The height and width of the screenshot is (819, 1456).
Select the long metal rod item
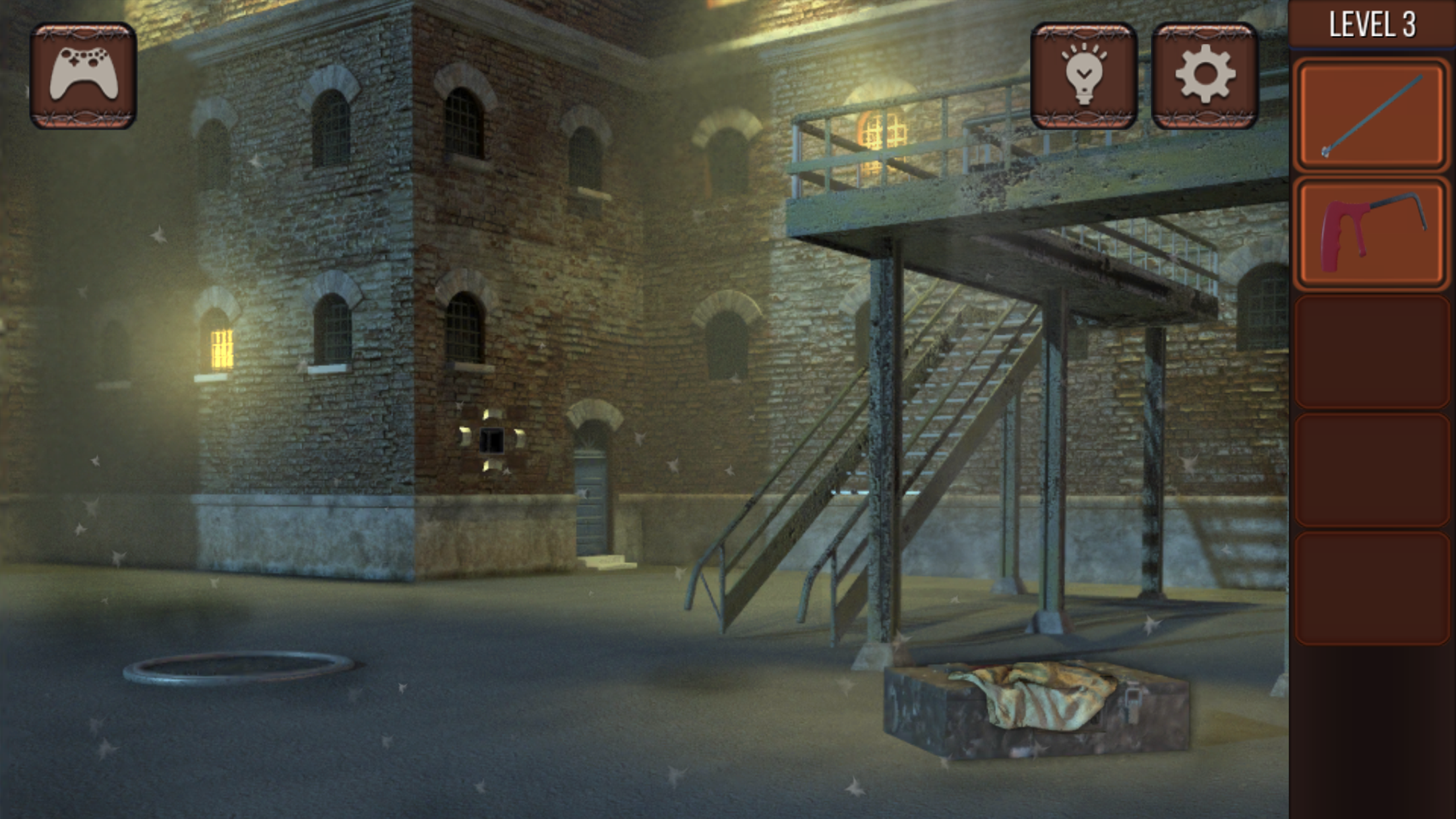(1371, 113)
